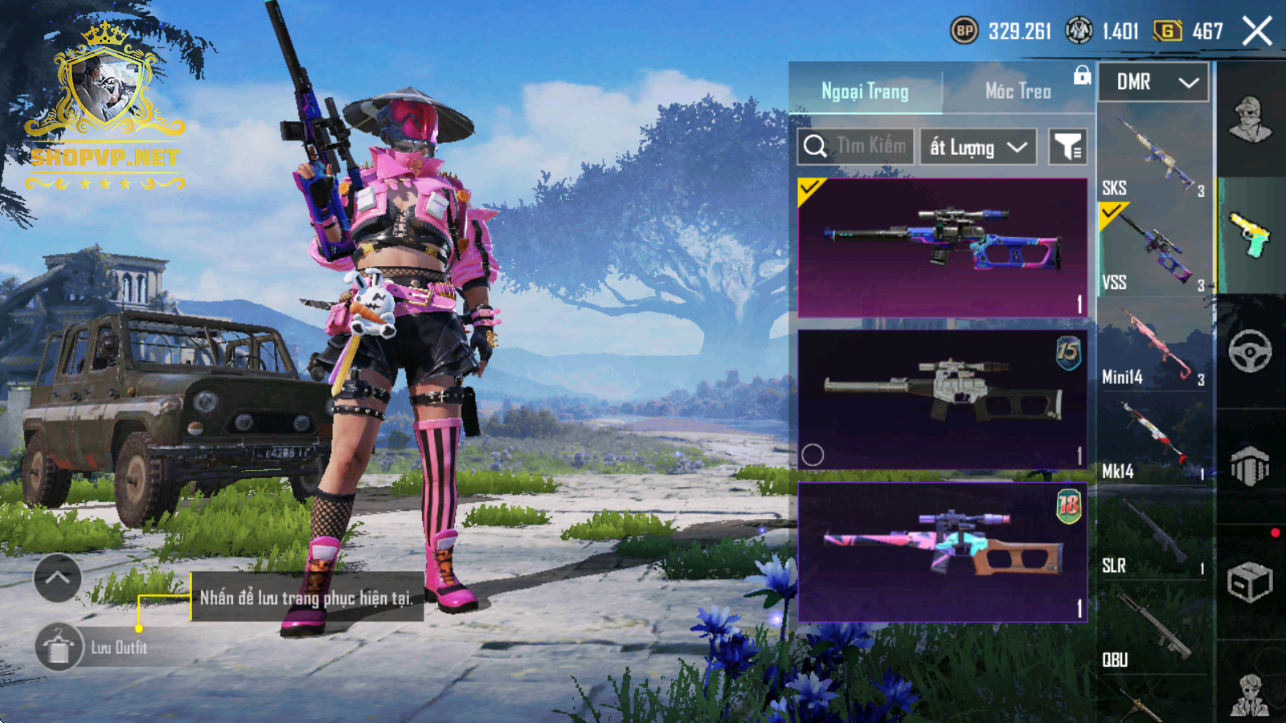1286x723 pixels.
Task: Expand the up-arrow button above Lưu Outfit
Action: (x=57, y=577)
